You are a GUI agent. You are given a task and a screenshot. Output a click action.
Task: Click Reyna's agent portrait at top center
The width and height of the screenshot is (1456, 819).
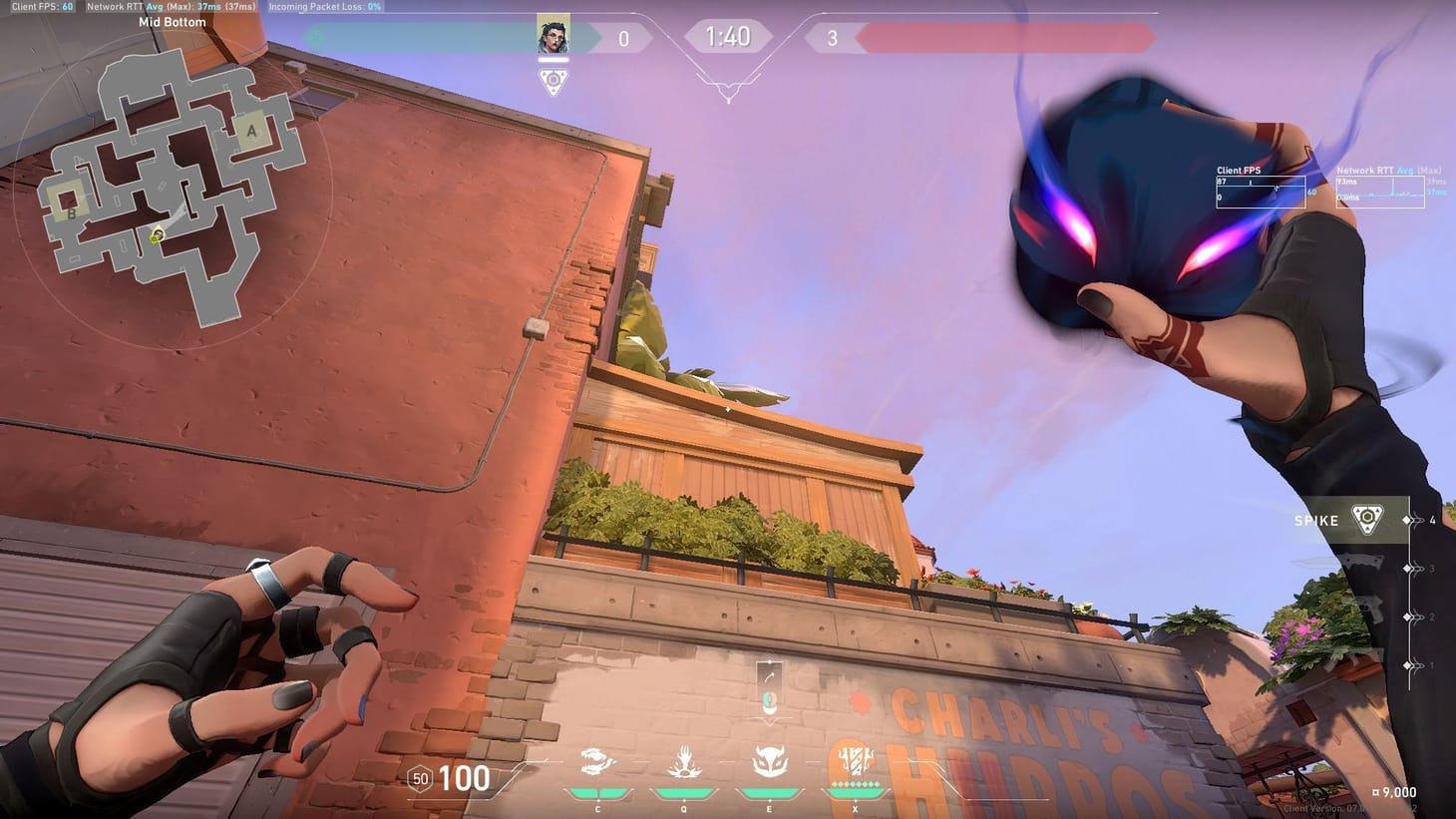tap(554, 36)
